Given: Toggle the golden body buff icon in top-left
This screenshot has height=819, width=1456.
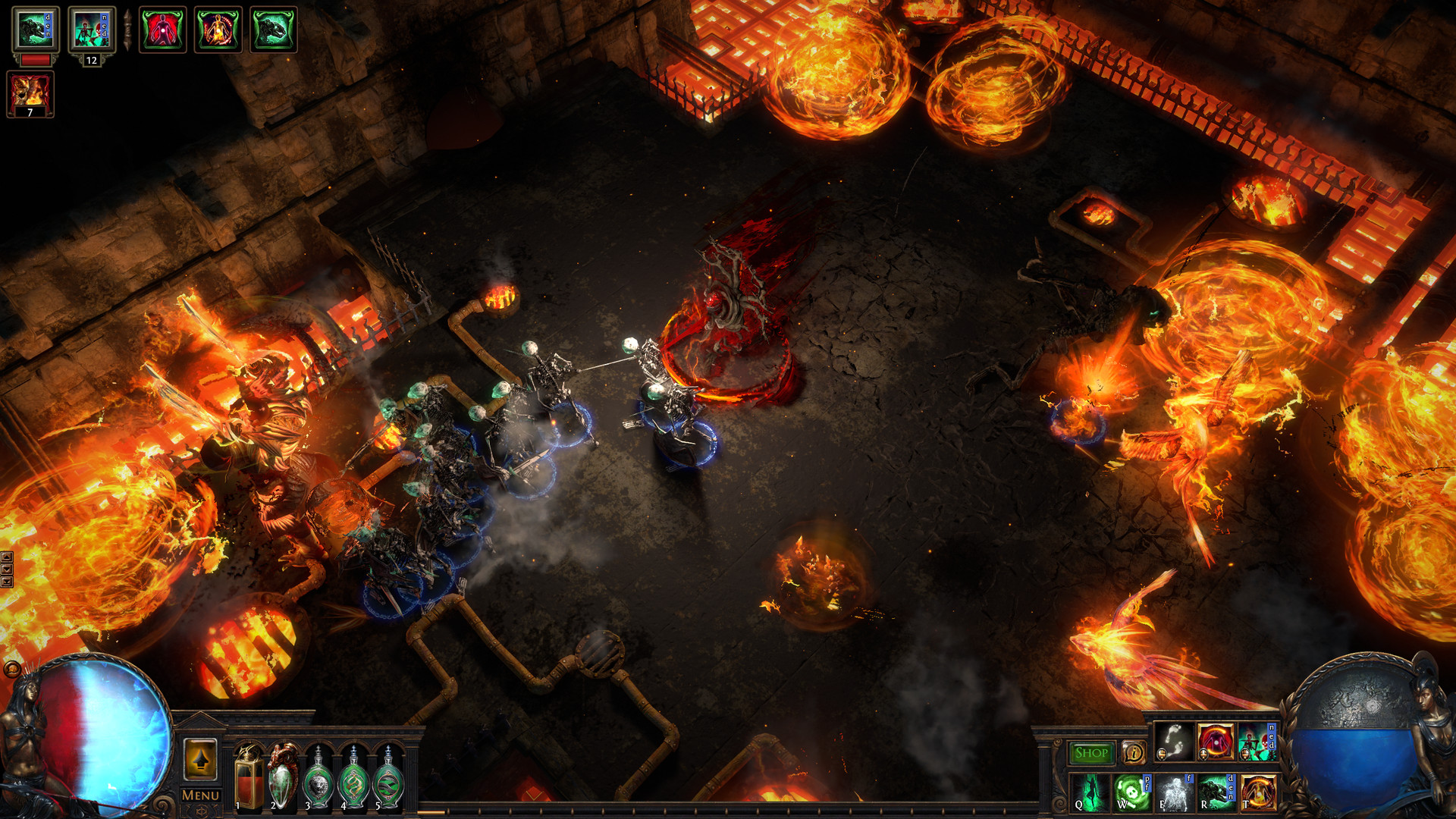Looking at the screenshot, I should pos(218,30).
